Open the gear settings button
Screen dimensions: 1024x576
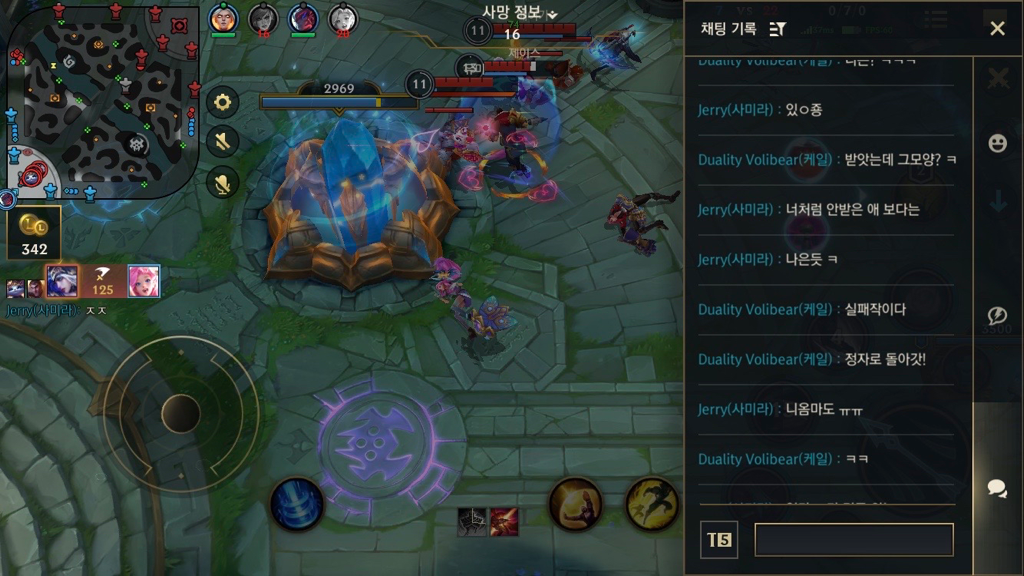click(223, 102)
